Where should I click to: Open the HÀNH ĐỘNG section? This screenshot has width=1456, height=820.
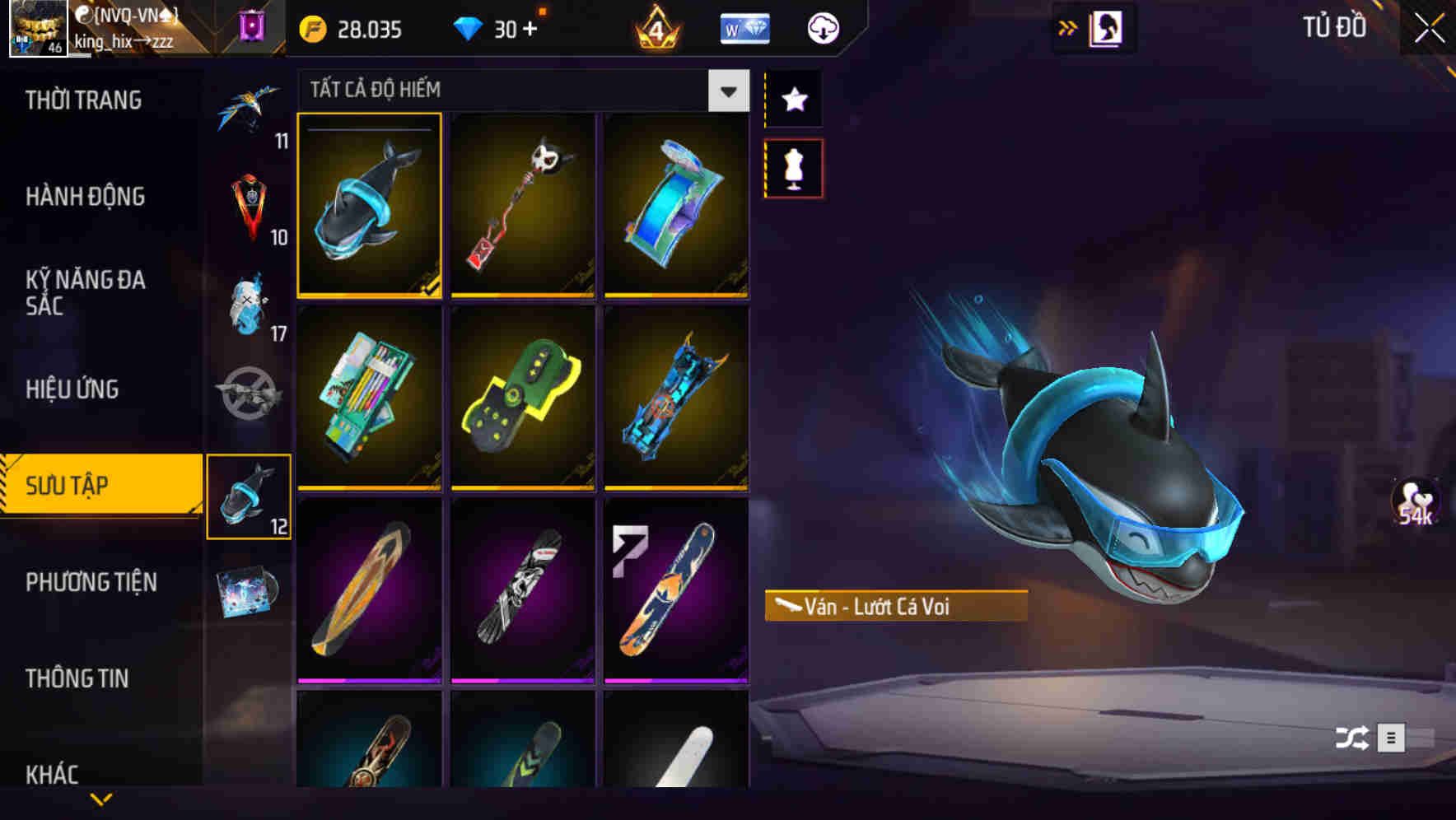(x=86, y=197)
